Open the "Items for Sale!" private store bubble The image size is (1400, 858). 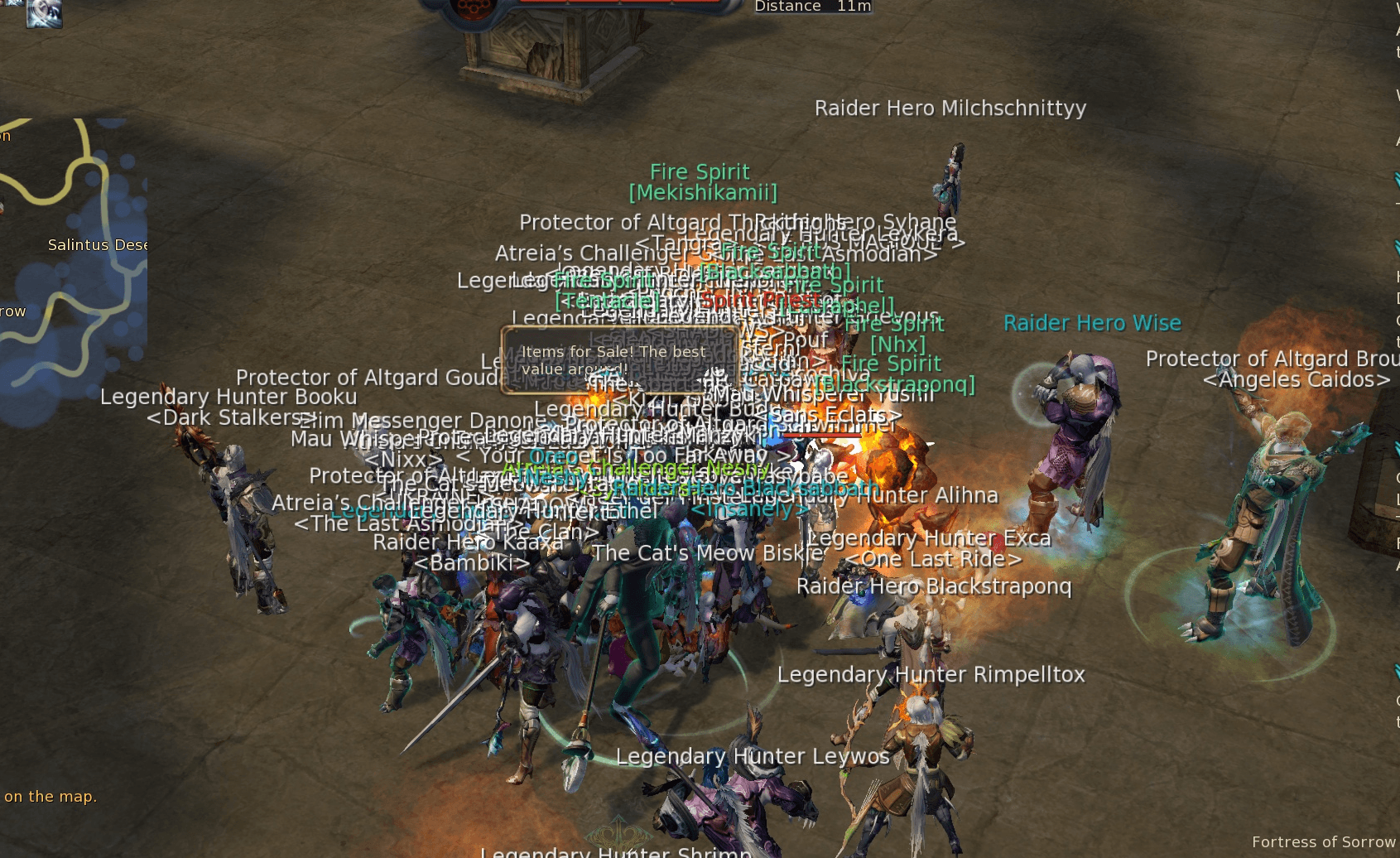click(618, 360)
